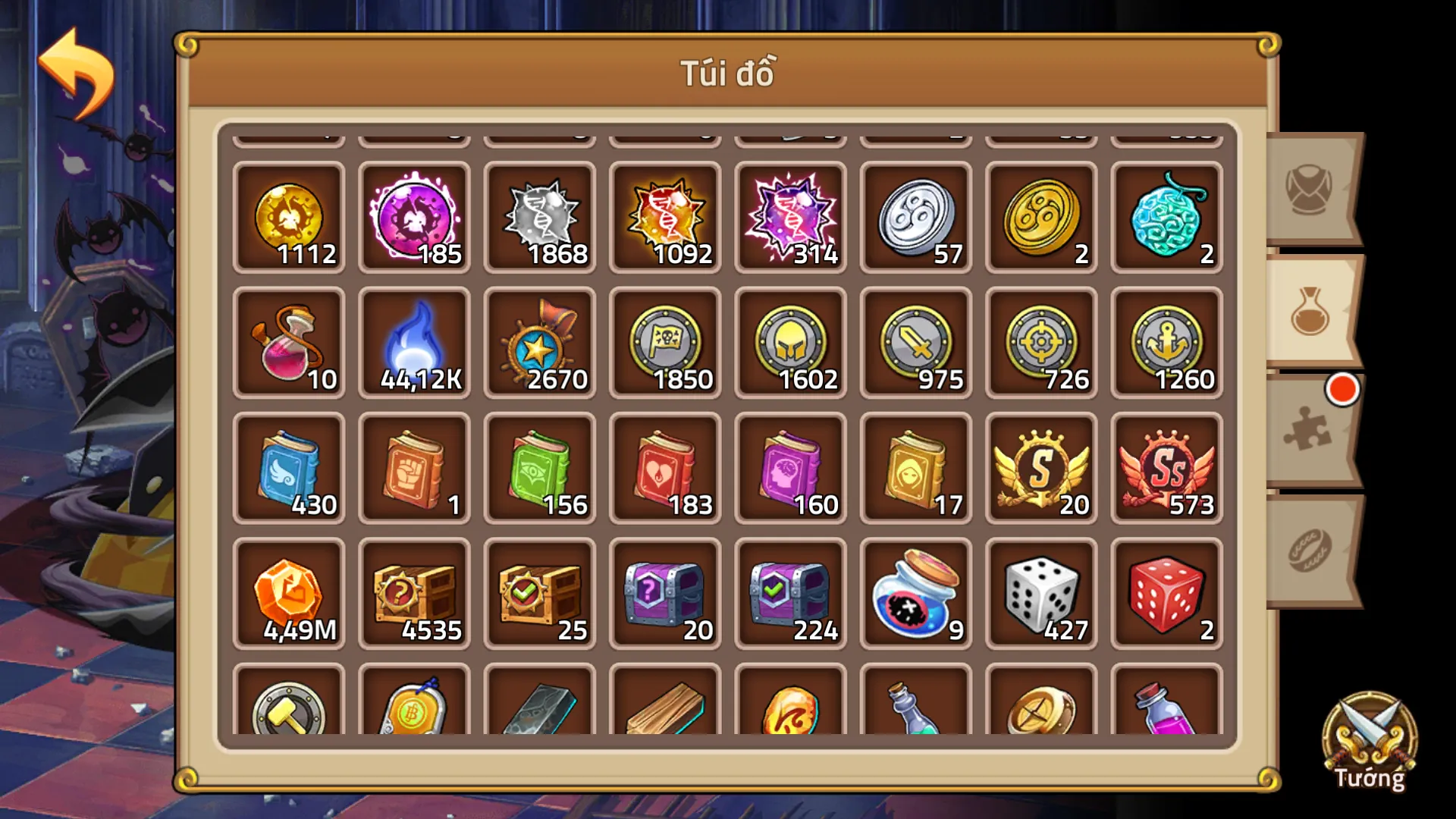Select the golden S rank badge showing 20

[x=1040, y=470]
